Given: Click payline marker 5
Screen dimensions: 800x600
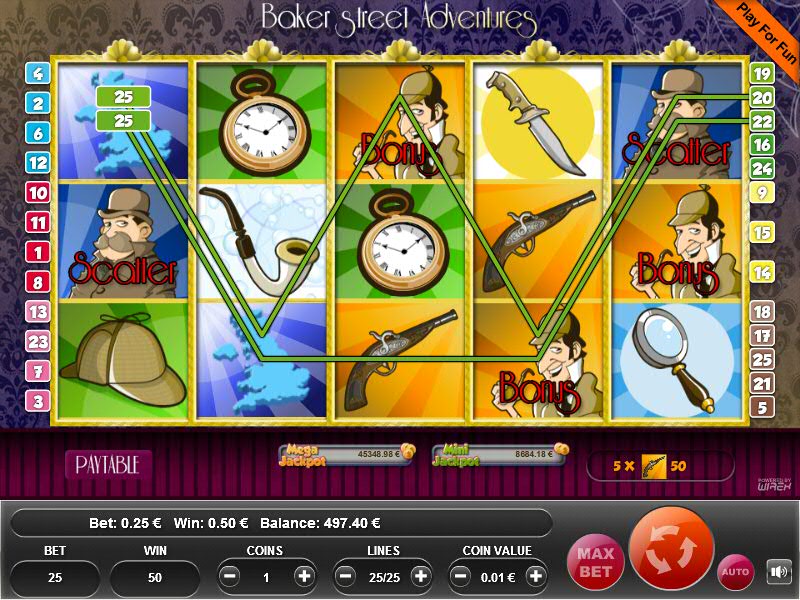Looking at the screenshot, I should pos(762,407).
